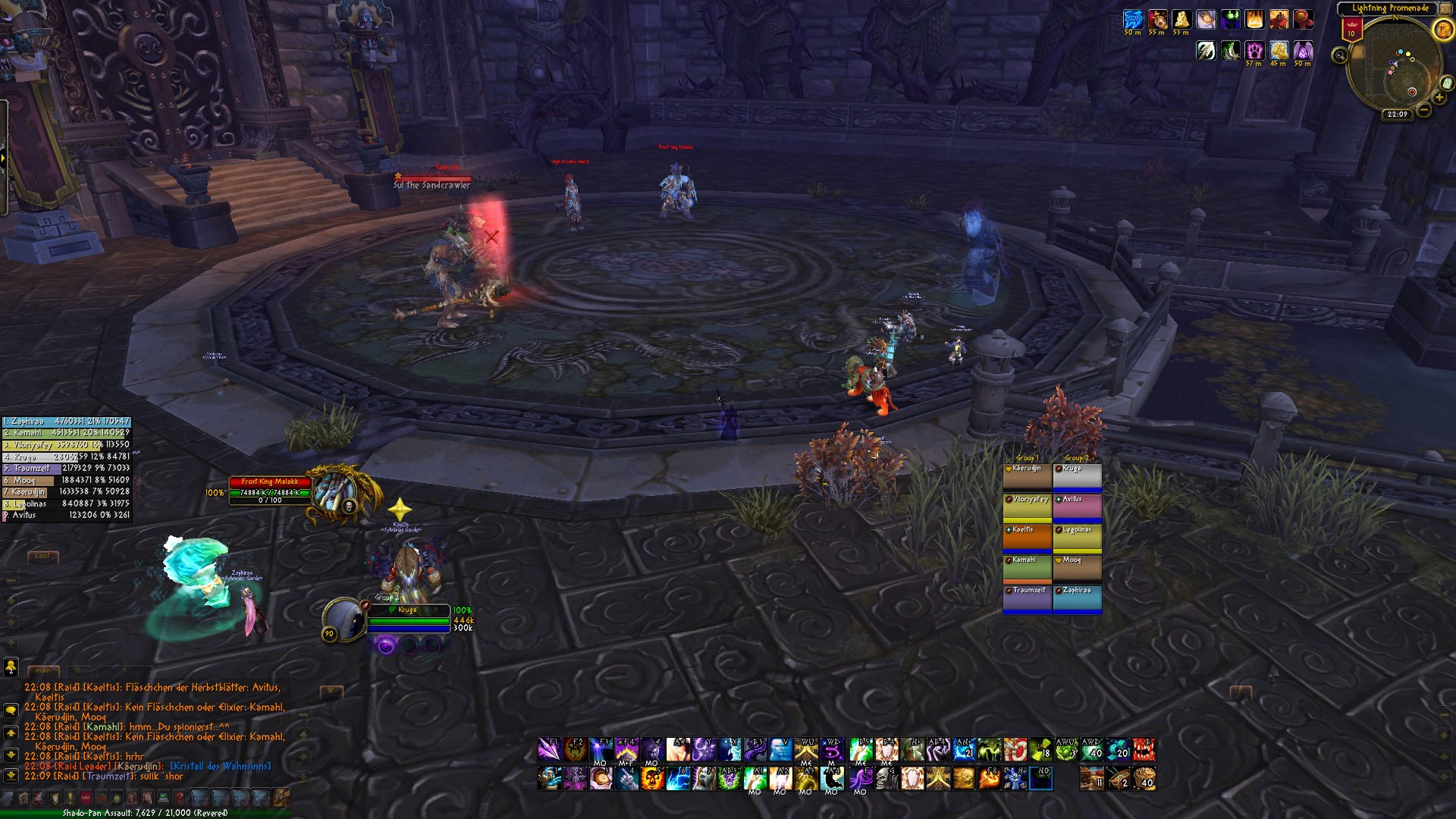Viewport: 1456px width, 819px height.
Task: Select Zaphiraa in the raid frames
Action: coord(1077,597)
